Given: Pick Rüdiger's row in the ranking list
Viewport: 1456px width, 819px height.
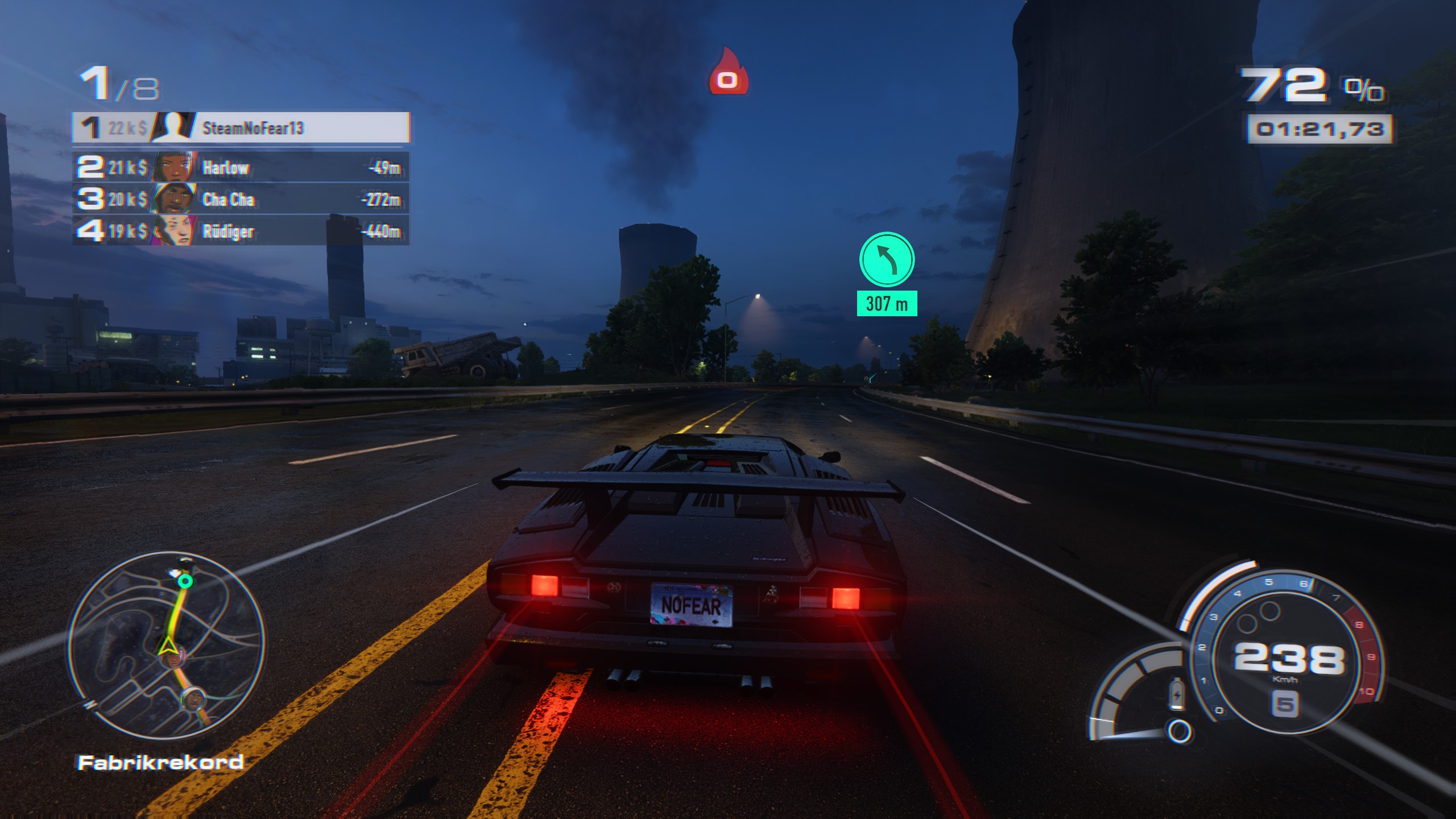Looking at the screenshot, I should pyautogui.click(x=241, y=231).
